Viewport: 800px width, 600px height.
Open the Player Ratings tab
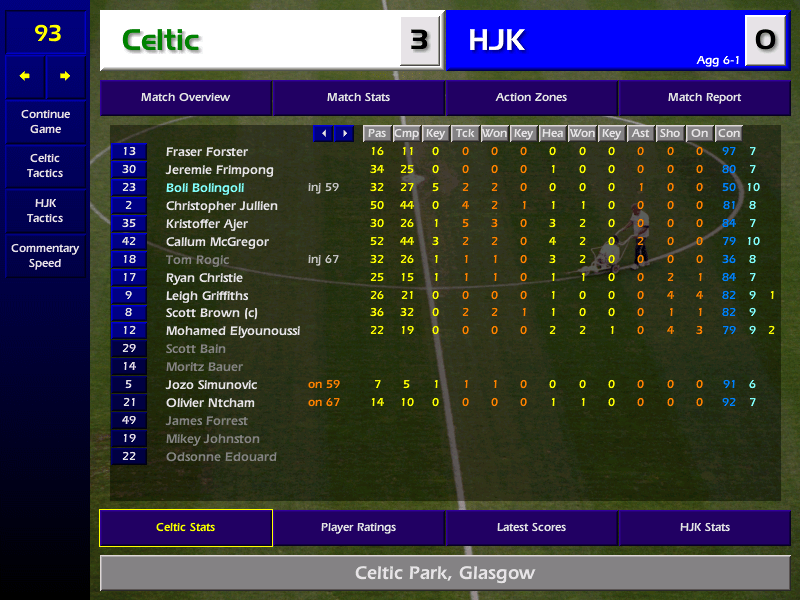coord(358,528)
